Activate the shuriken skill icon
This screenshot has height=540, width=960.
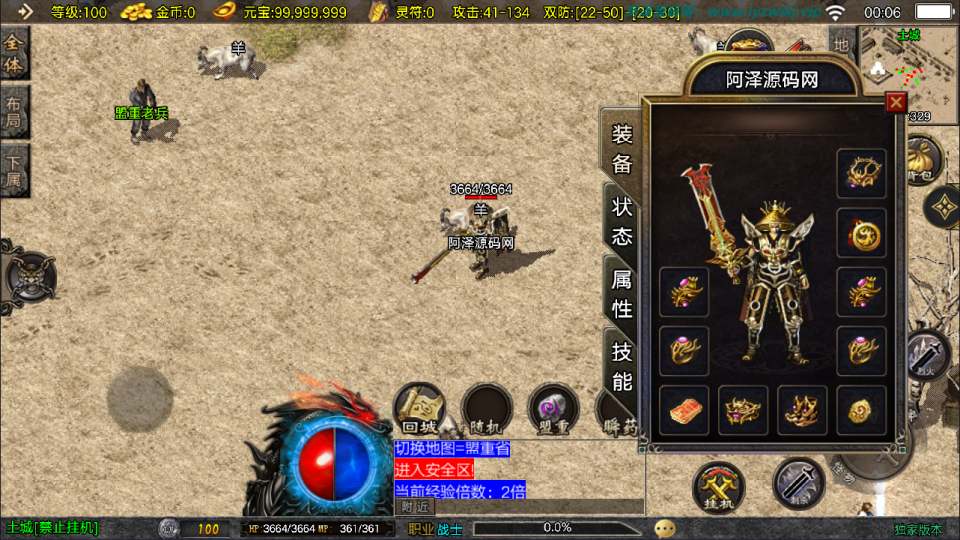coord(942,207)
